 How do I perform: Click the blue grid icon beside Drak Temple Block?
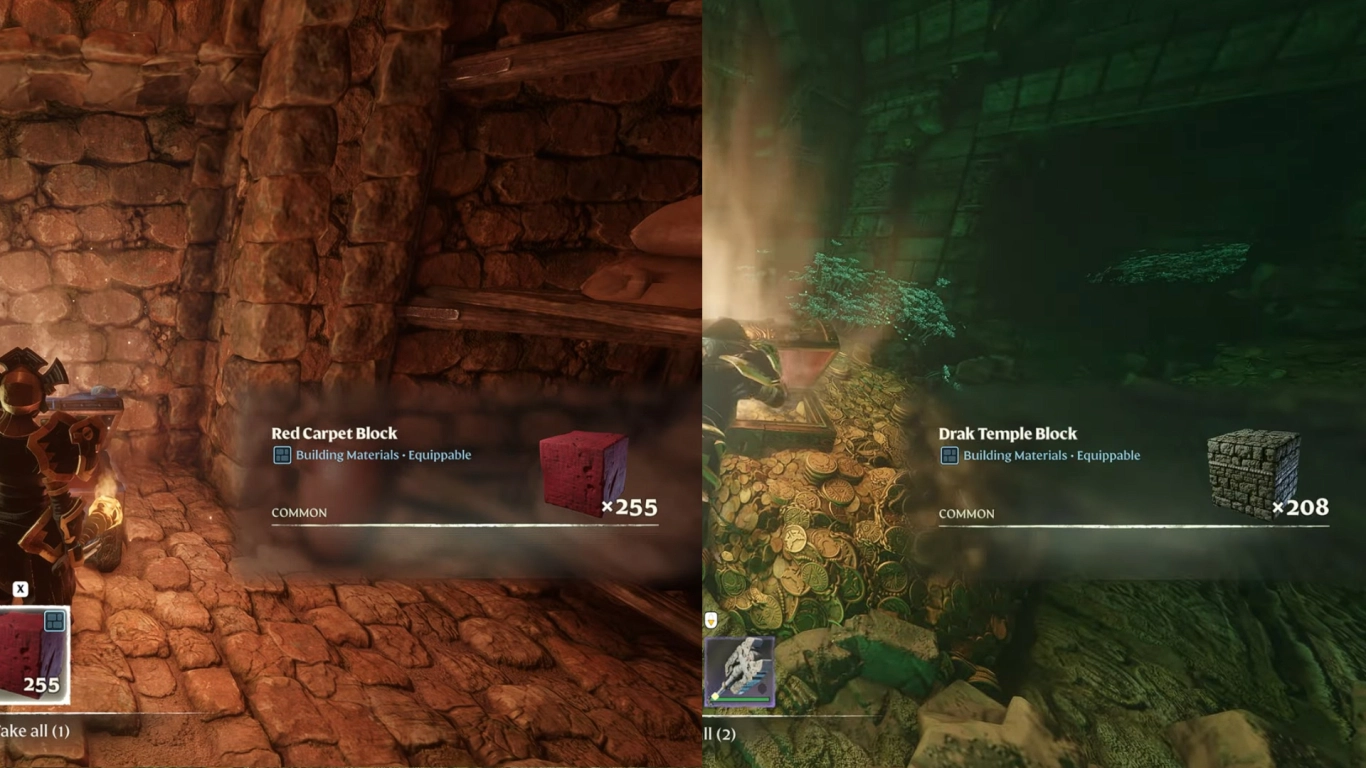coord(949,454)
